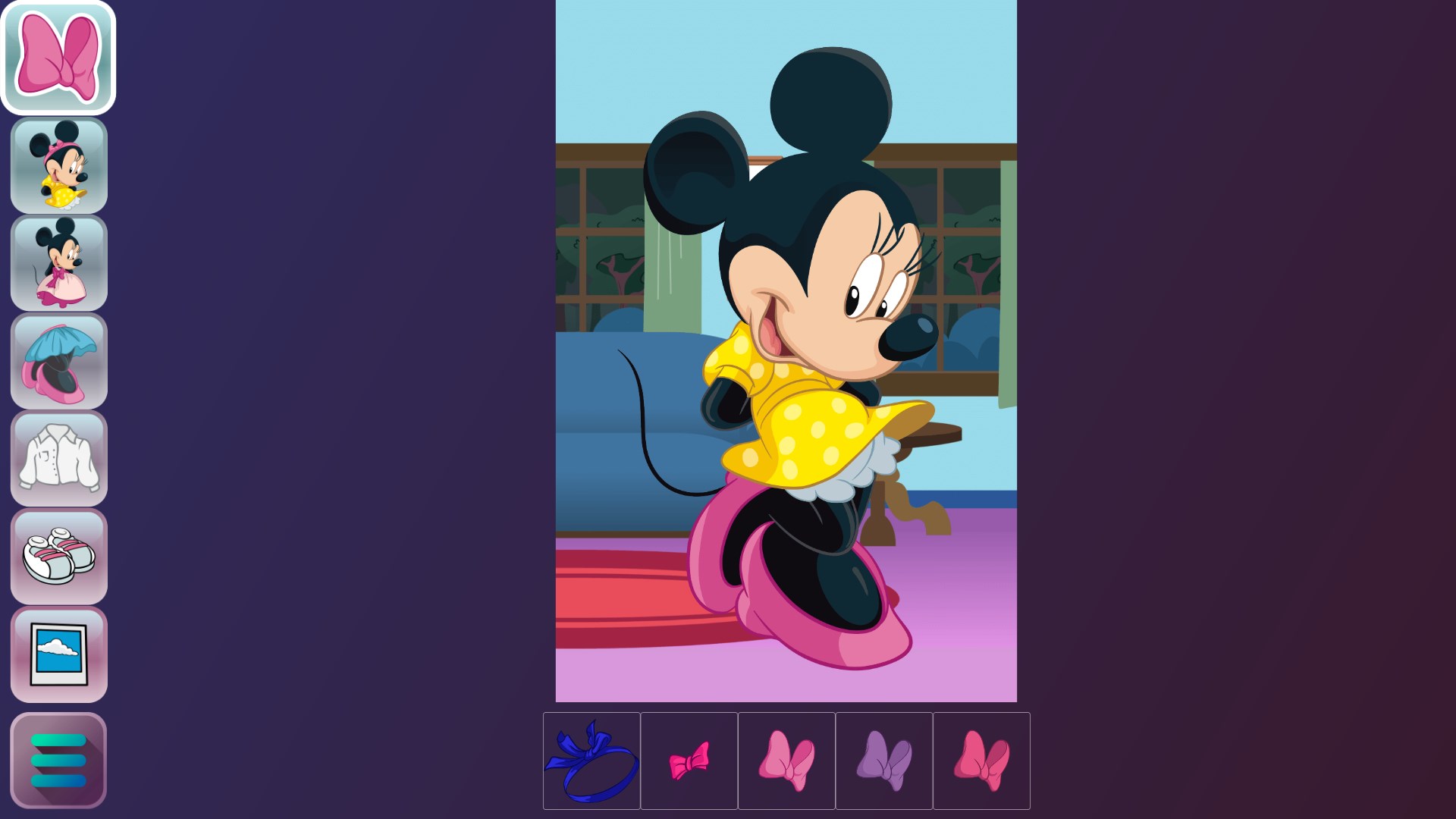
Task: Open the hamburger menu icon
Action: (58, 758)
